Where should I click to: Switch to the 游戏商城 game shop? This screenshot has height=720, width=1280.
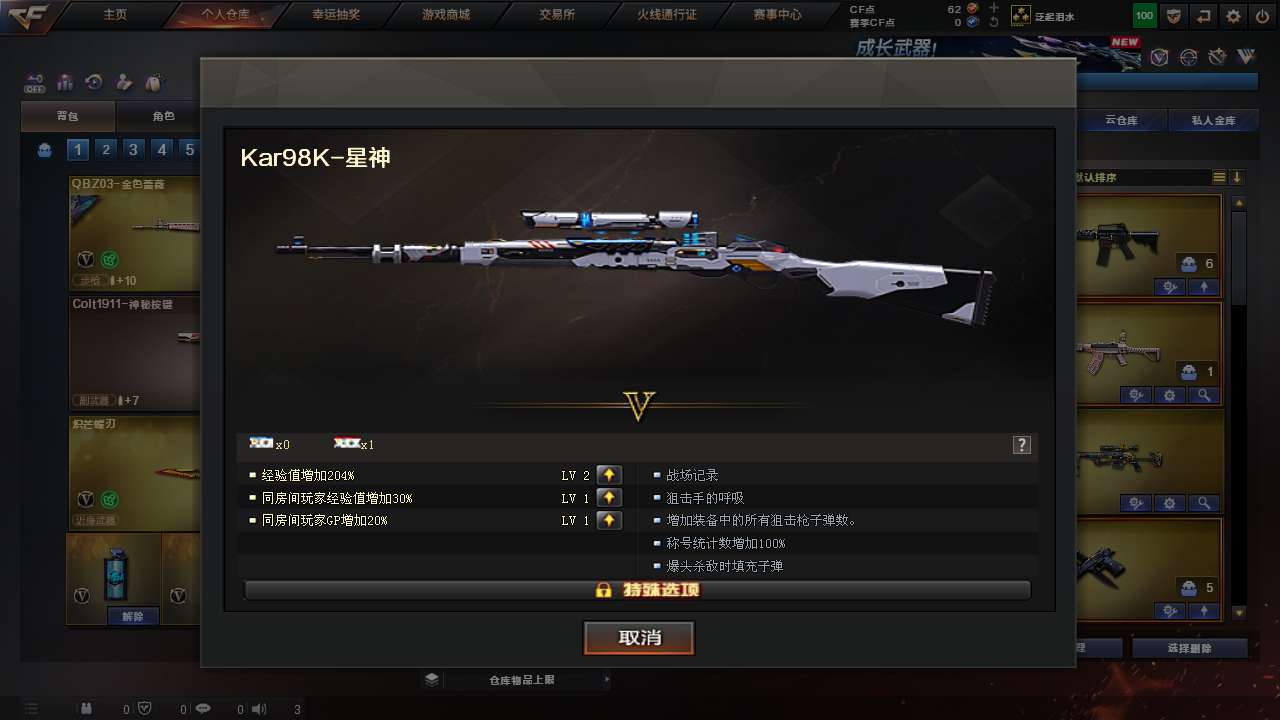(x=446, y=15)
